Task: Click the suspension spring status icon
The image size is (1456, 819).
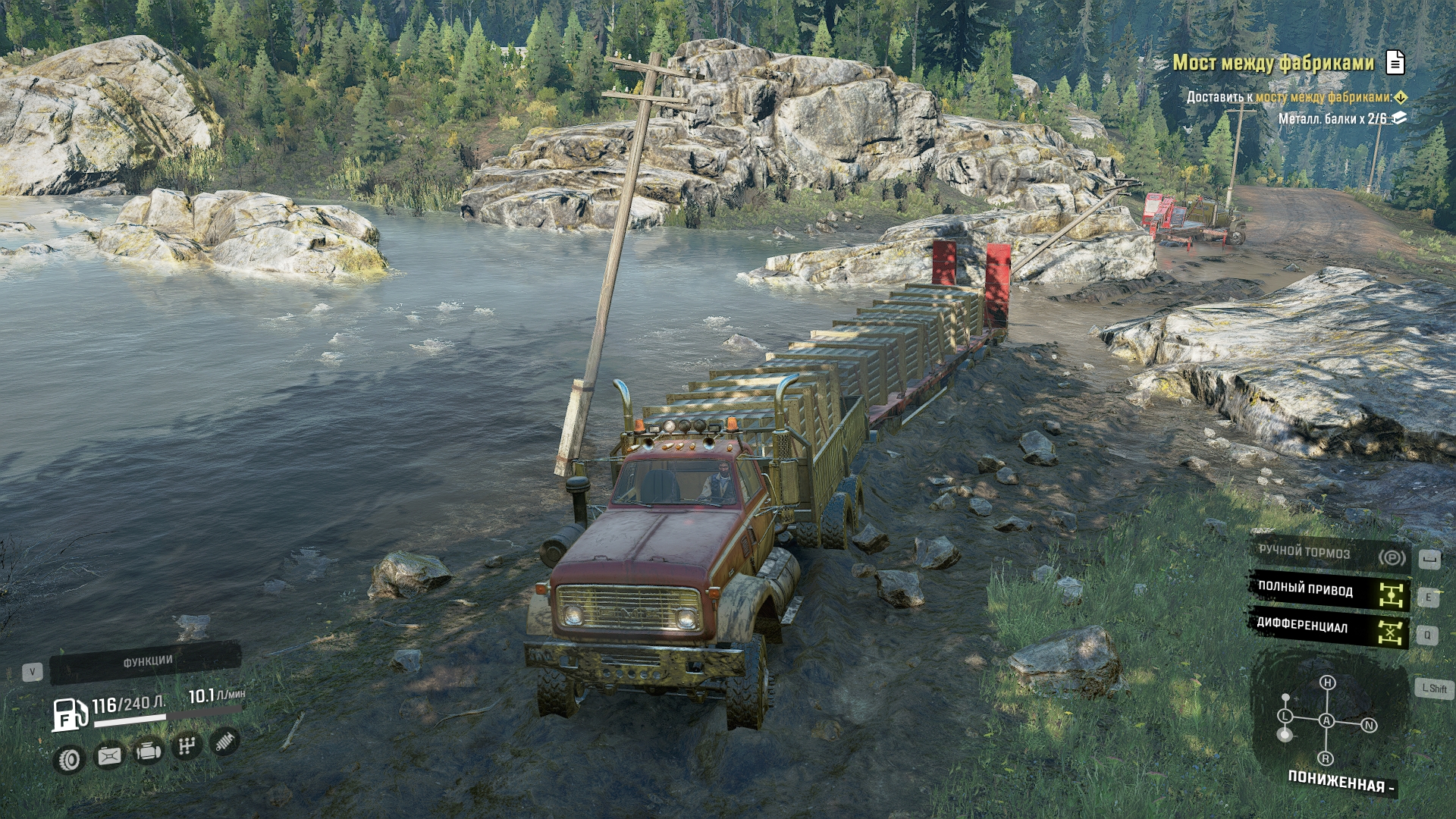Action: pyautogui.click(x=224, y=742)
